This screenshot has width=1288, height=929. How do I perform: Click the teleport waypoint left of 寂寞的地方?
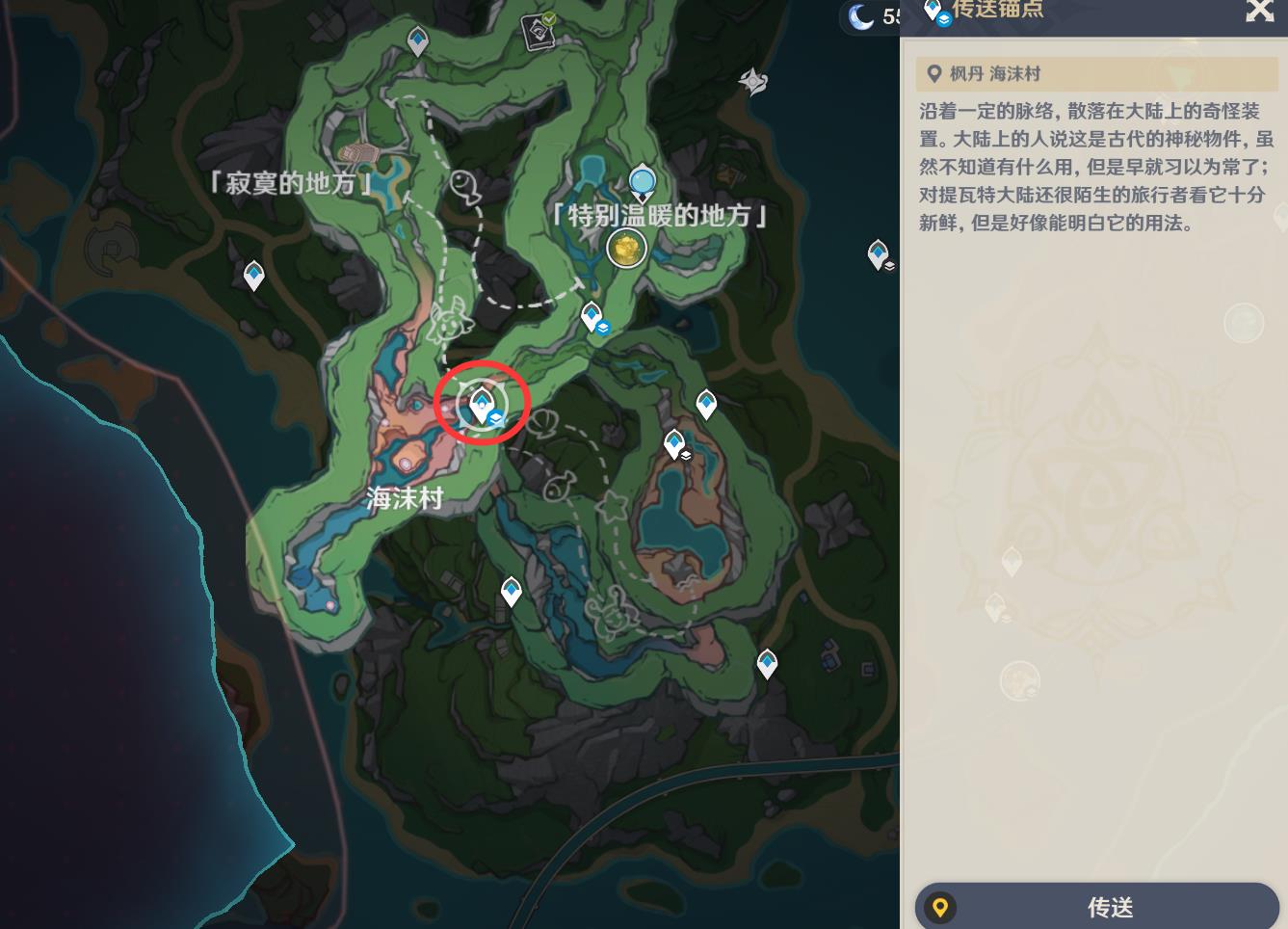pyautogui.click(x=252, y=278)
